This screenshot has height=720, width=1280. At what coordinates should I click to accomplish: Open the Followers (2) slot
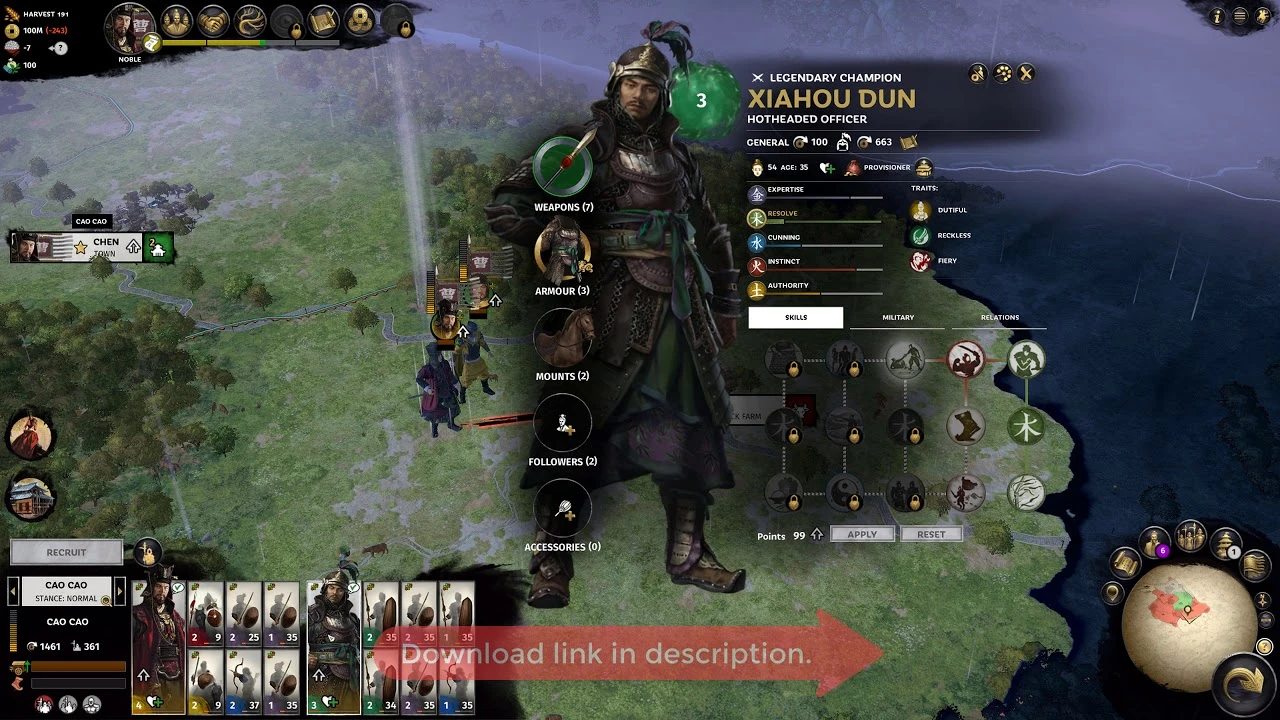[x=563, y=422]
